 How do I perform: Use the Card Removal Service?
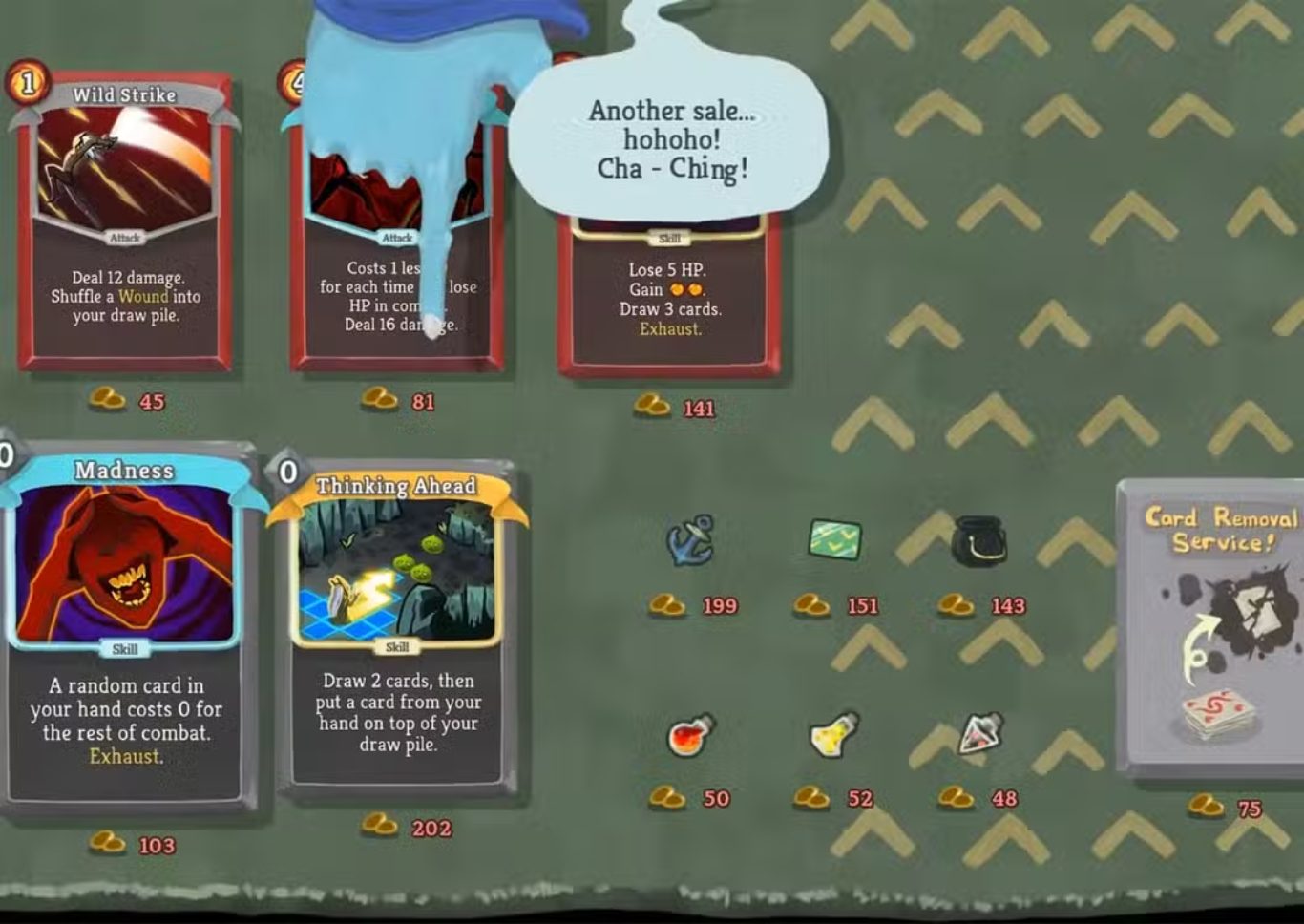(x=1214, y=625)
